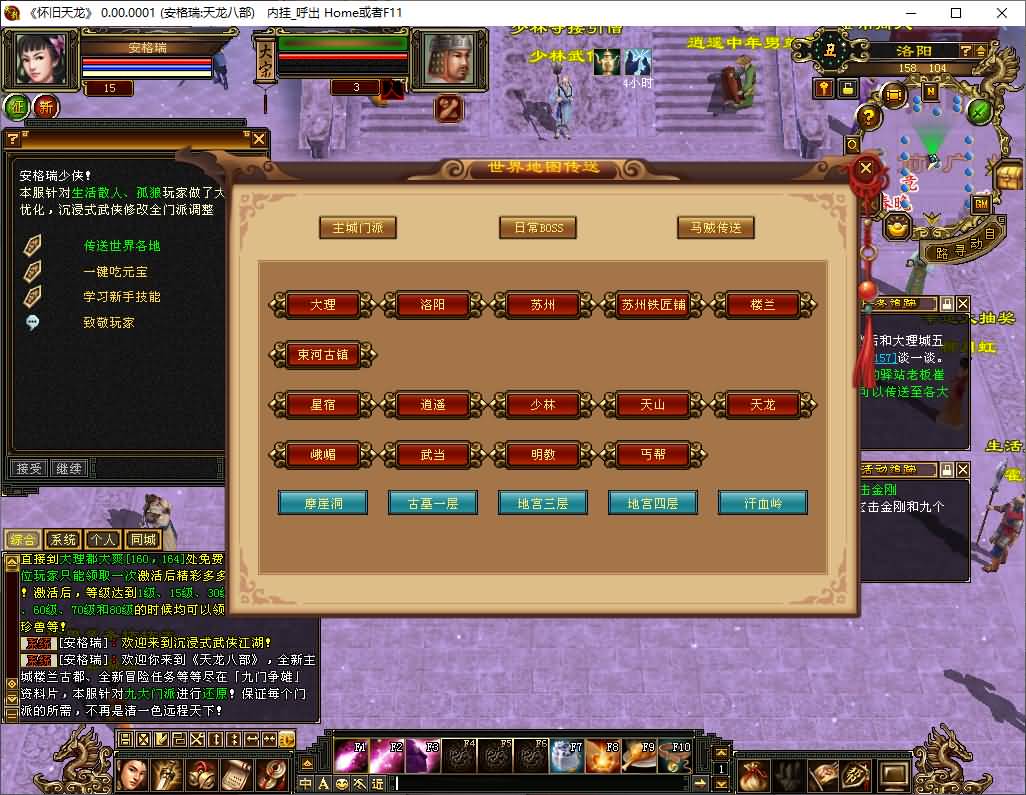
Task: Accept with the 接受 button
Action: [28, 468]
